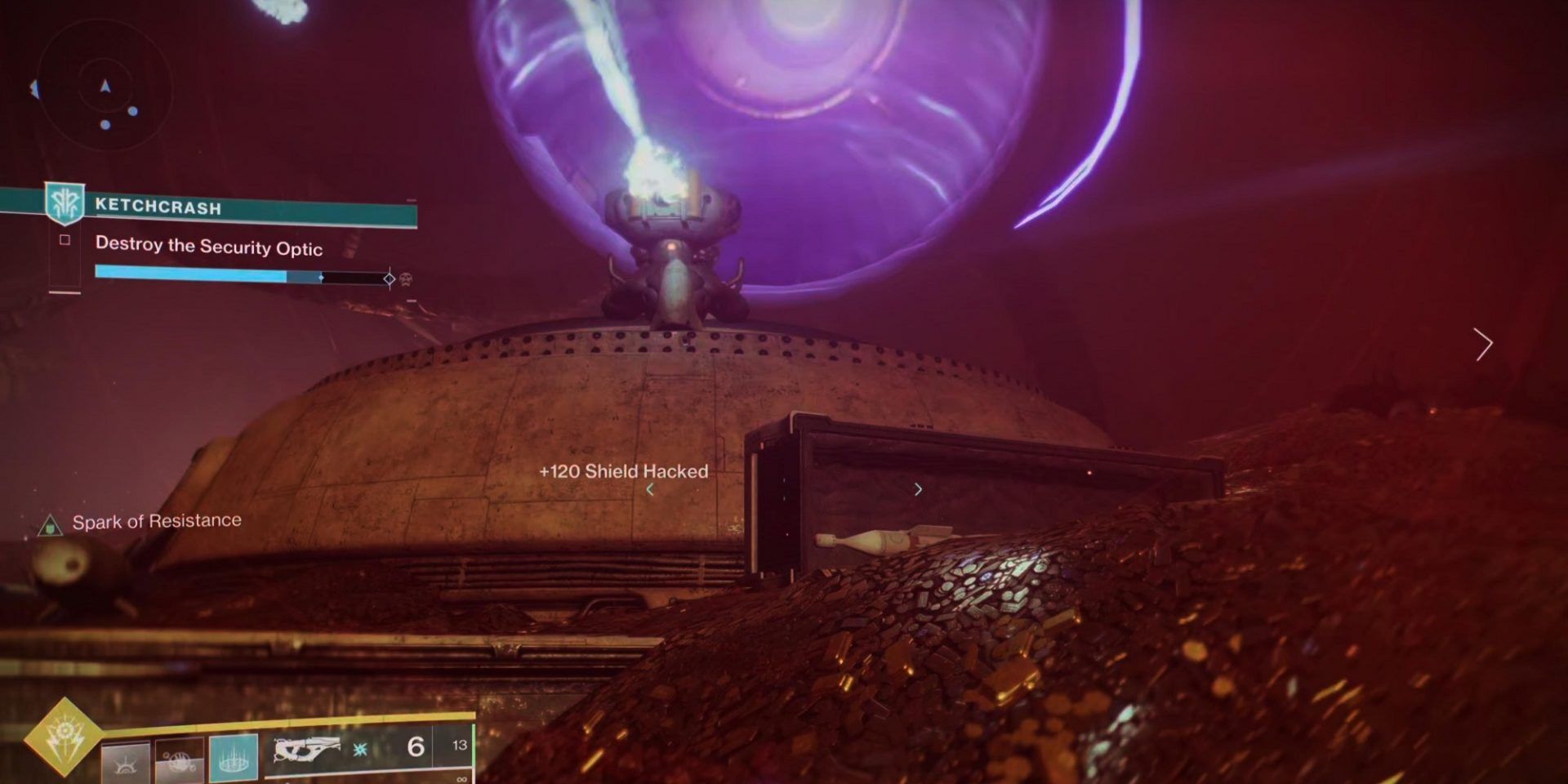This screenshot has height=784, width=1568.
Task: Click the left chevron under Shield Hacked text
Action: pos(651,489)
